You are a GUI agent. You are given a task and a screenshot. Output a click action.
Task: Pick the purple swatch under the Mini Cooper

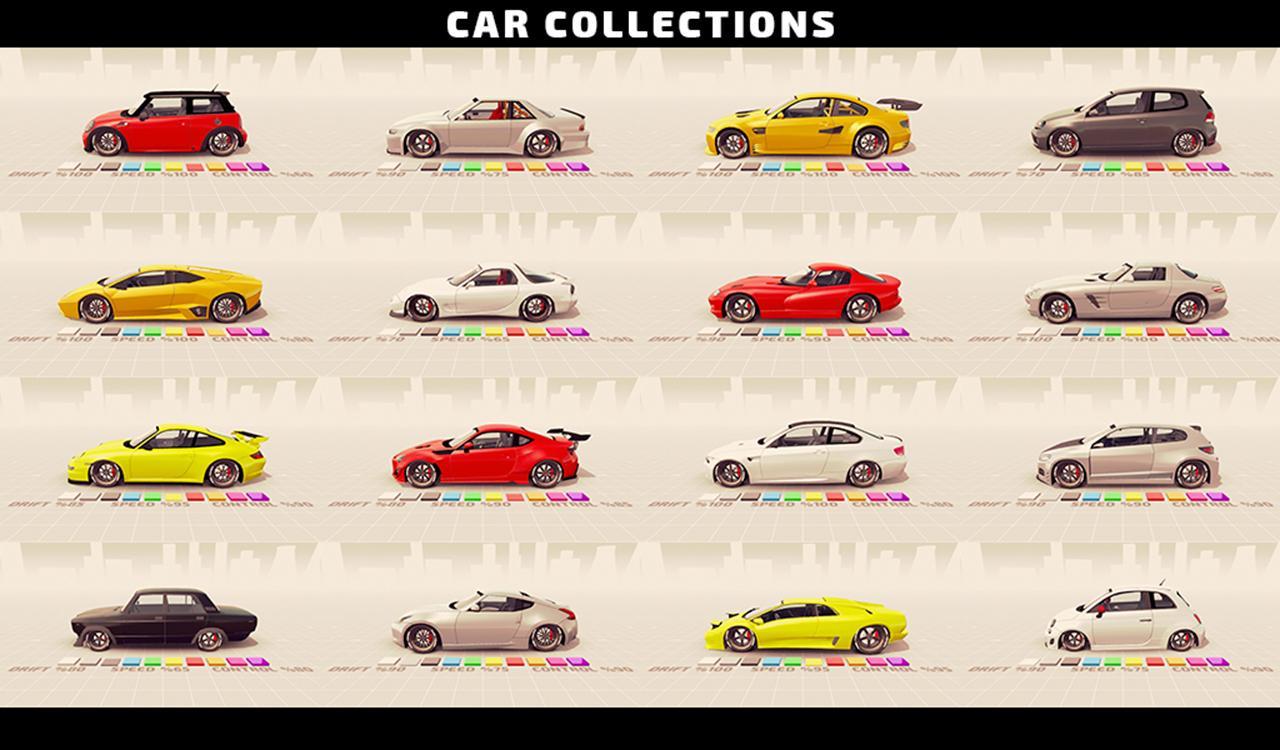coord(257,165)
